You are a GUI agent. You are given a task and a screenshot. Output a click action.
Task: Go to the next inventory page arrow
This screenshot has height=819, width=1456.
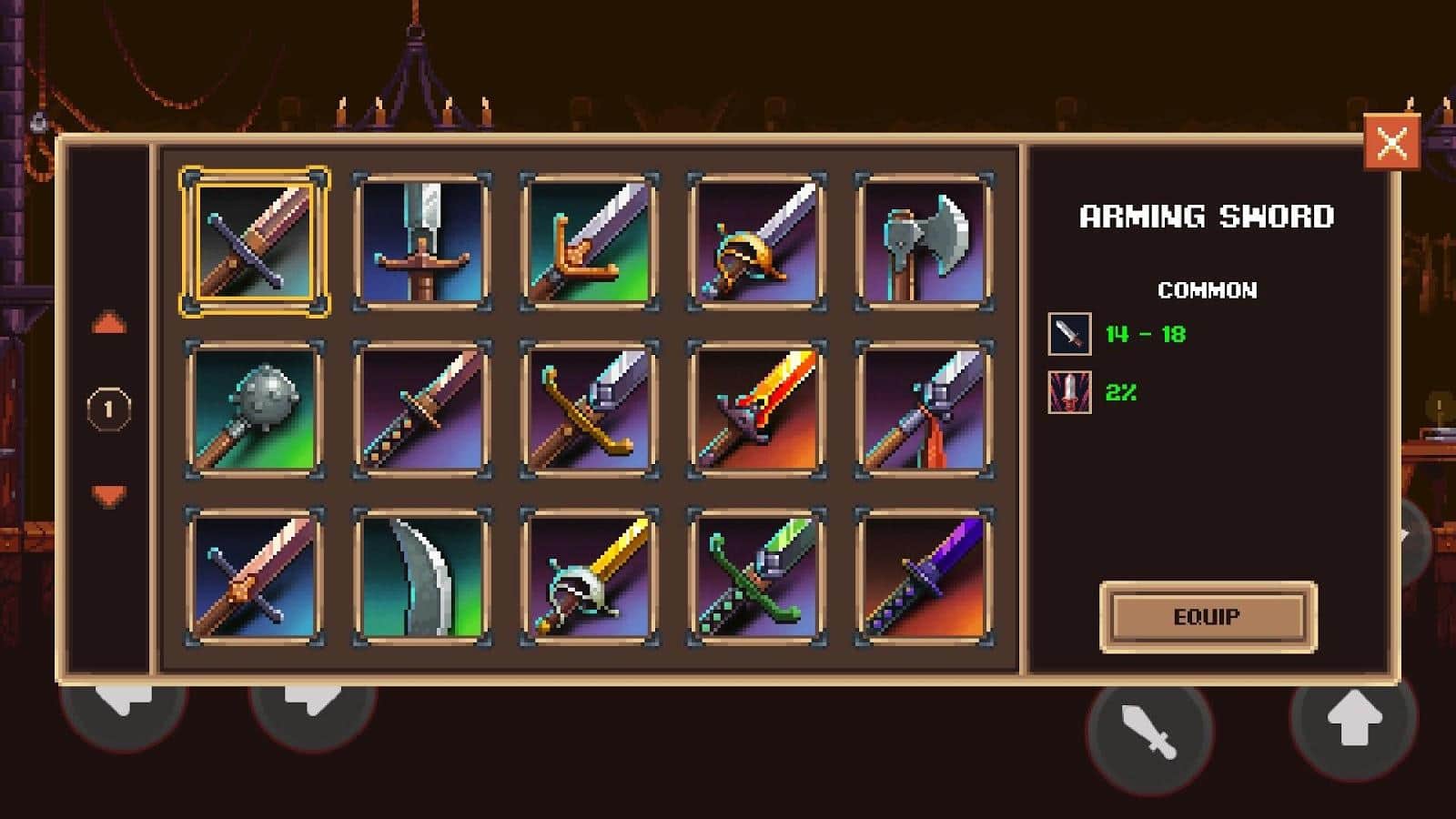pyautogui.click(x=108, y=495)
